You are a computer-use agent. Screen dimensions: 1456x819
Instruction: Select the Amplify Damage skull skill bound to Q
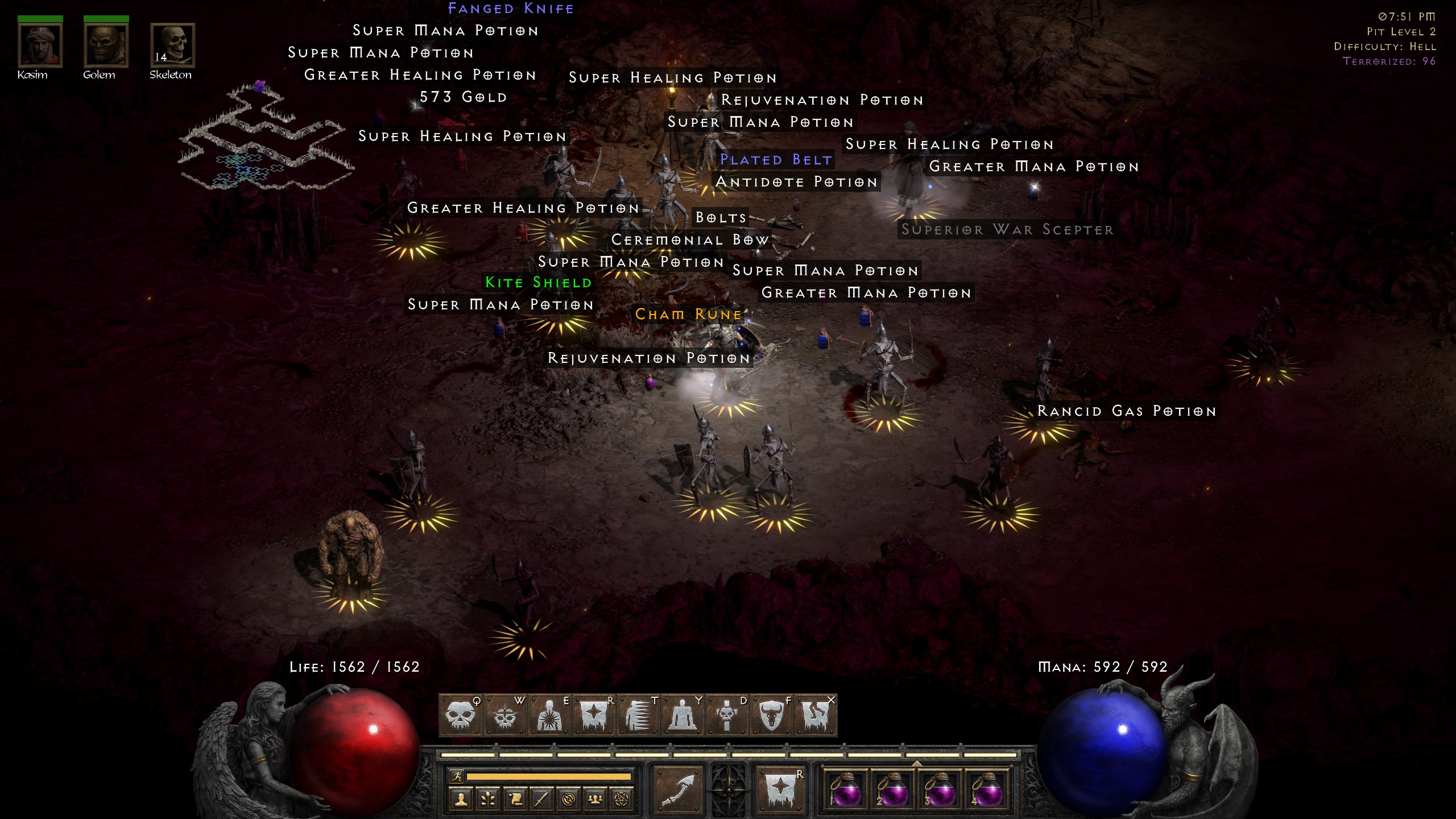(462, 714)
